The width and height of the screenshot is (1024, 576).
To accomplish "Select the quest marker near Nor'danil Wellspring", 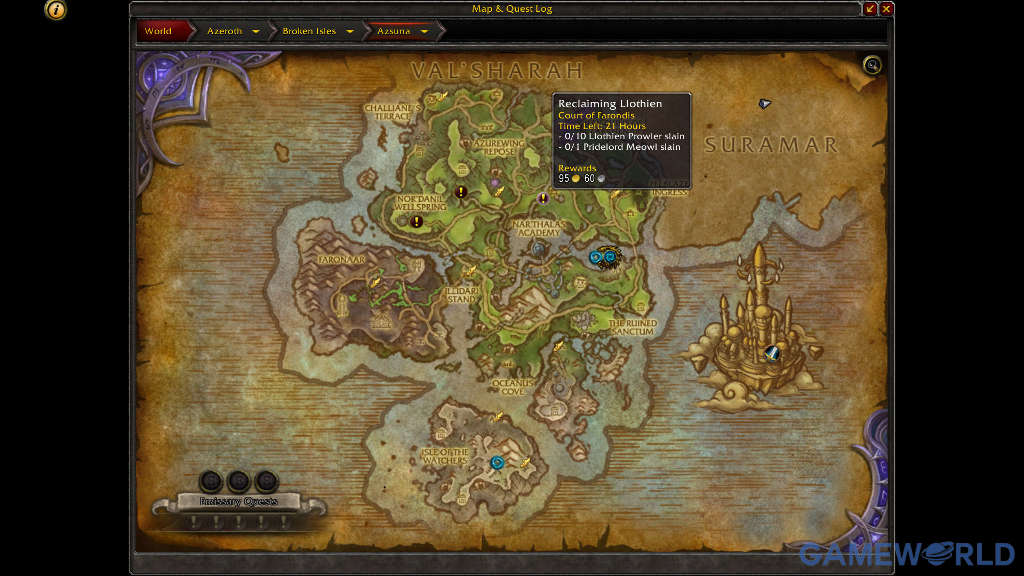I will click(416, 221).
